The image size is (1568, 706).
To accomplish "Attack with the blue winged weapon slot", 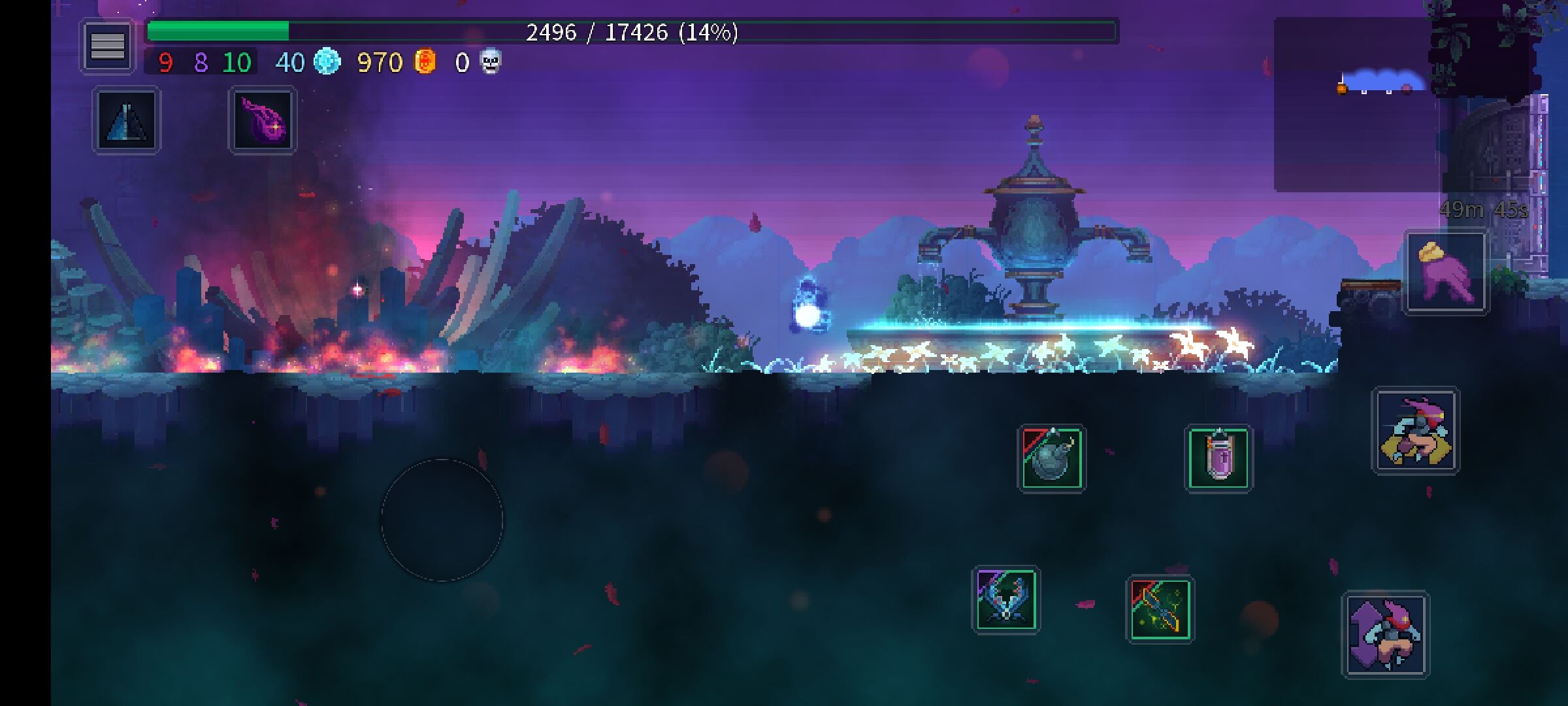I will click(1005, 599).
